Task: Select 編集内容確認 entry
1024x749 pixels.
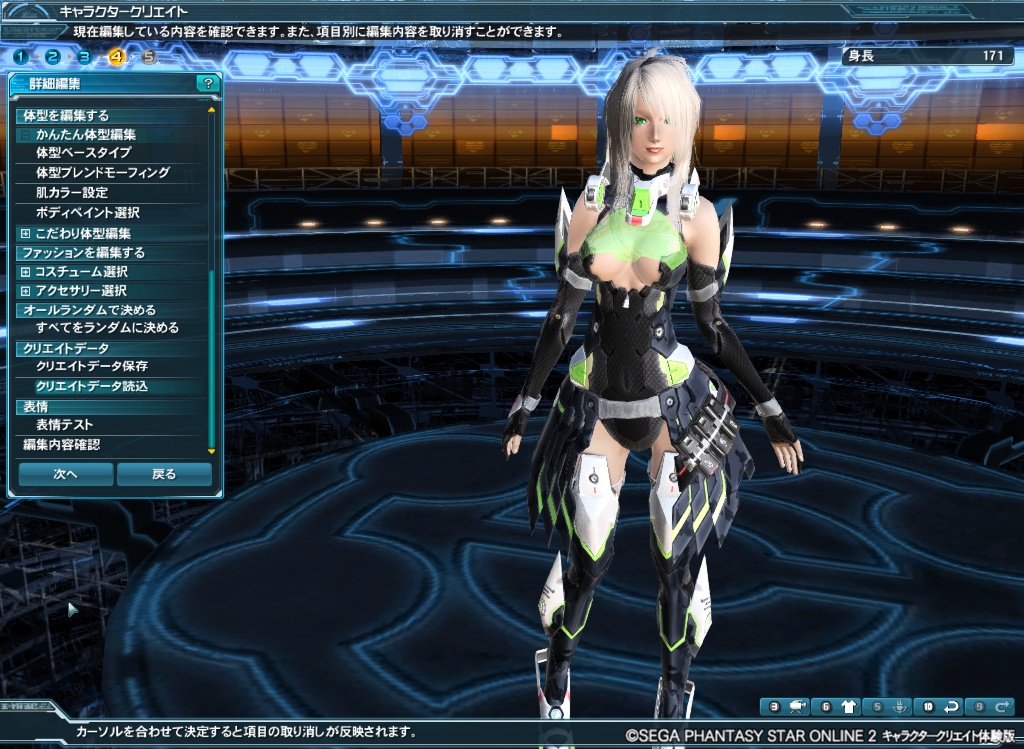Action: [x=62, y=444]
